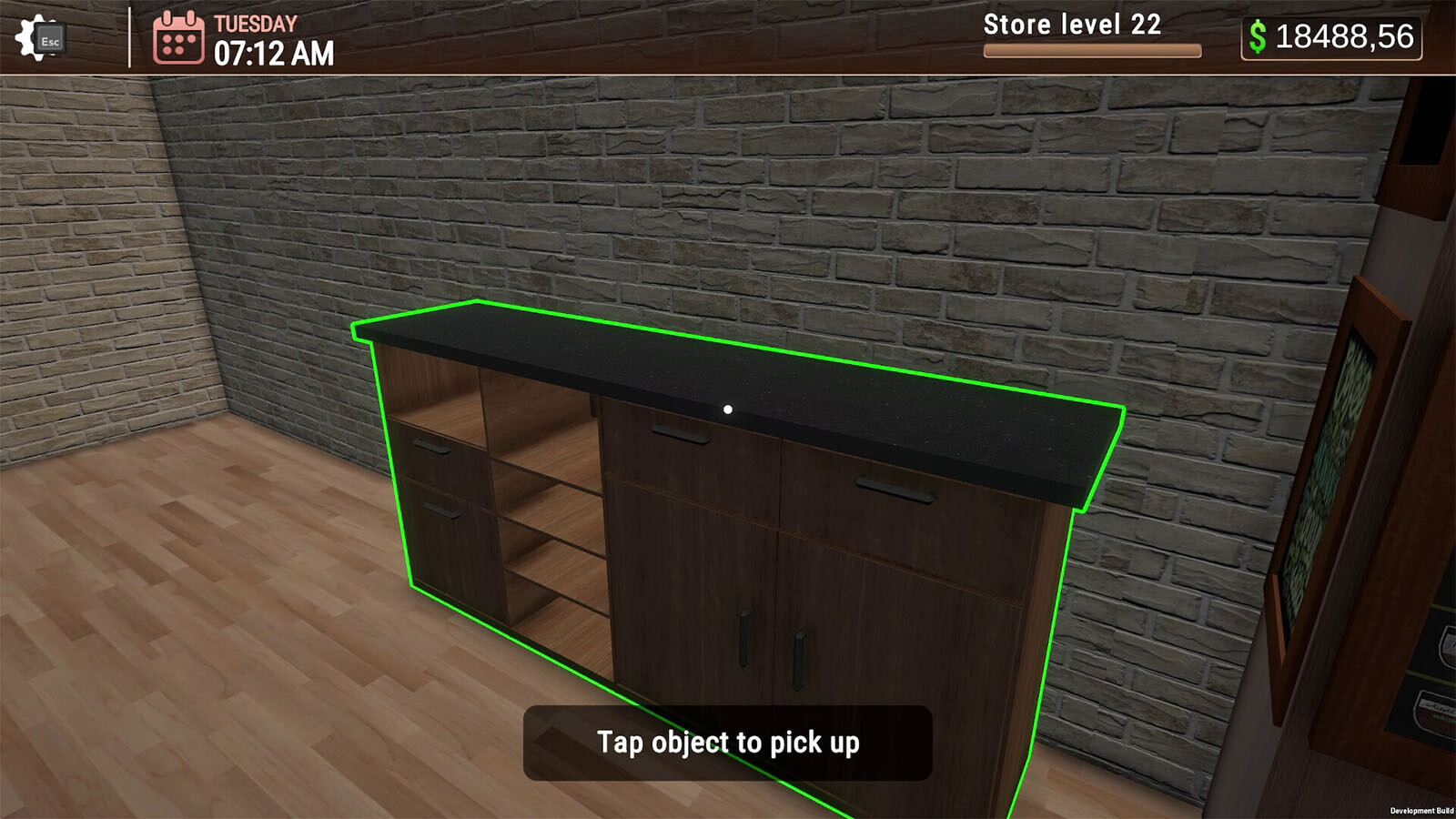The height and width of the screenshot is (819, 1456).
Task: Click the calendar day icon
Action: 178,38
